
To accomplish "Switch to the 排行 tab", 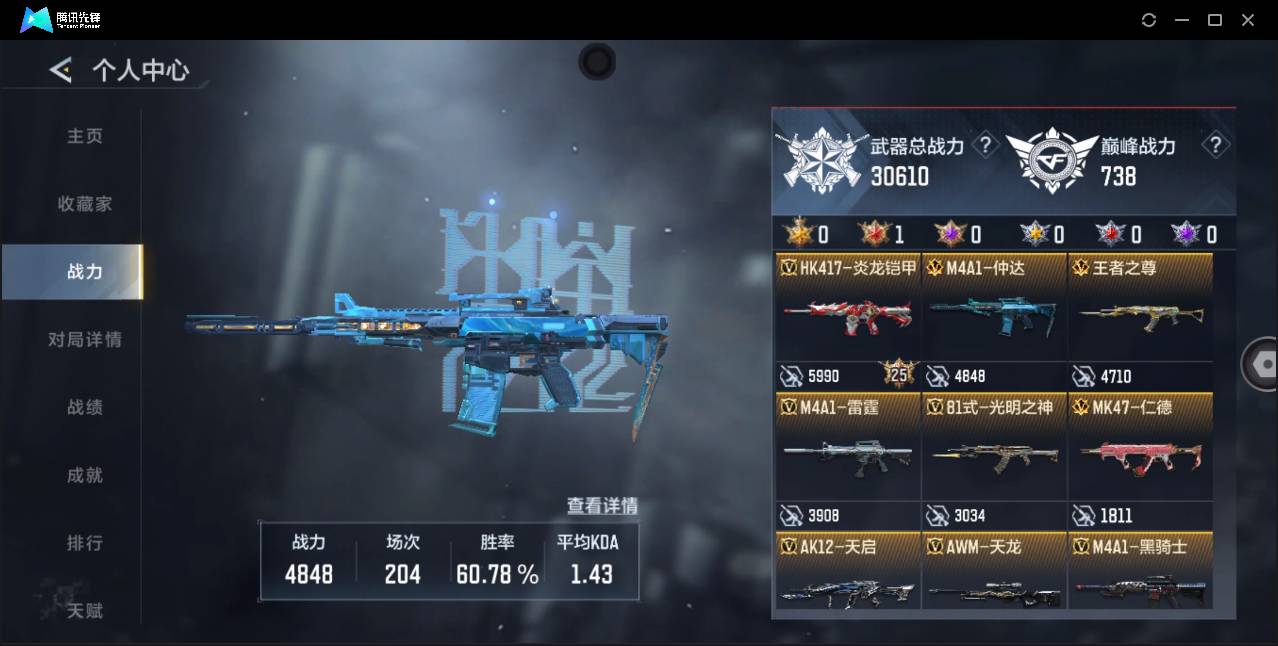I will [85, 543].
